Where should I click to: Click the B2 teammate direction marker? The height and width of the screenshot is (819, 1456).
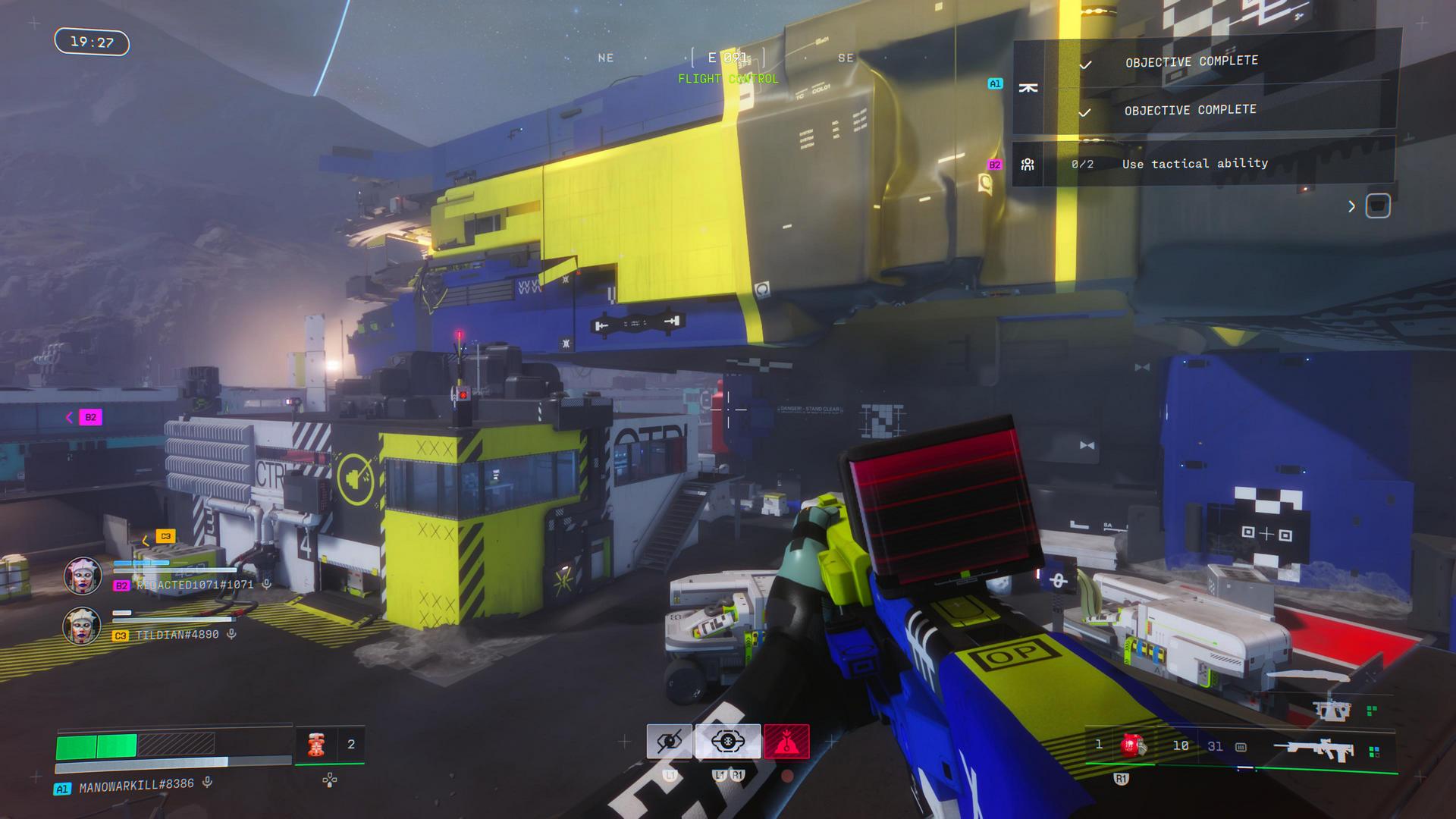click(x=90, y=417)
